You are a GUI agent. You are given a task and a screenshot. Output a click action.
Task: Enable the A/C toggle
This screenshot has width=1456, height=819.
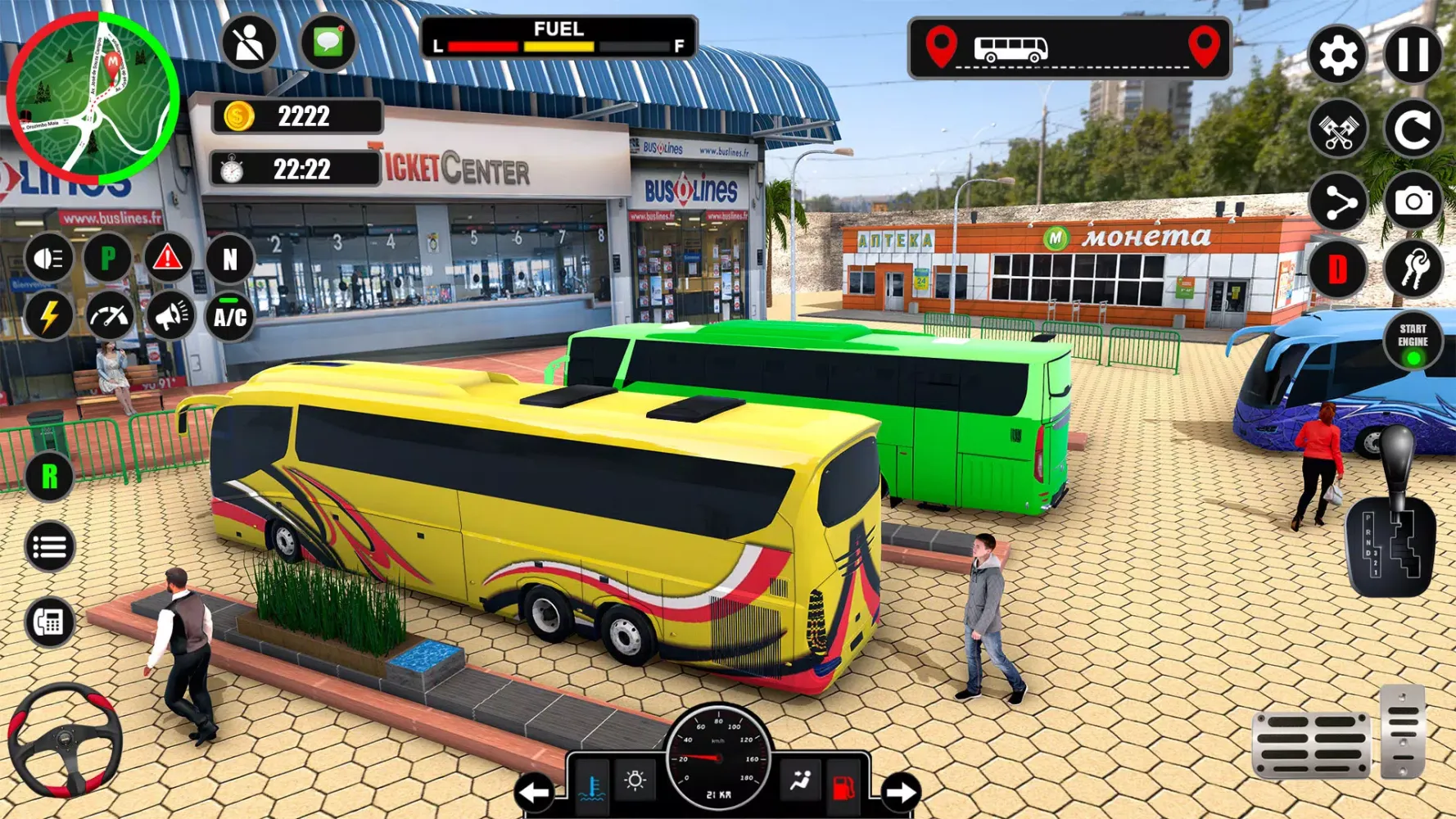(228, 316)
